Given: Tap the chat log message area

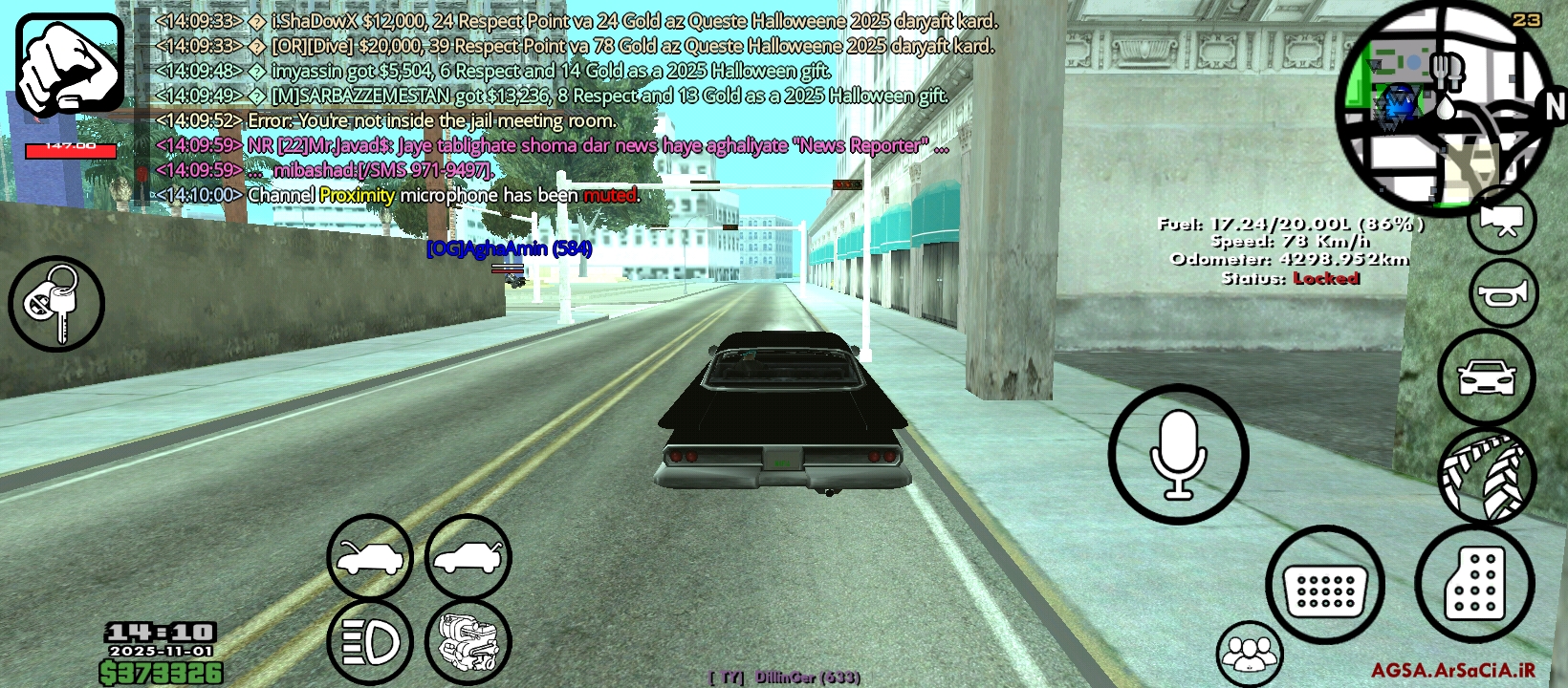Looking at the screenshot, I should pyautogui.click(x=574, y=107).
